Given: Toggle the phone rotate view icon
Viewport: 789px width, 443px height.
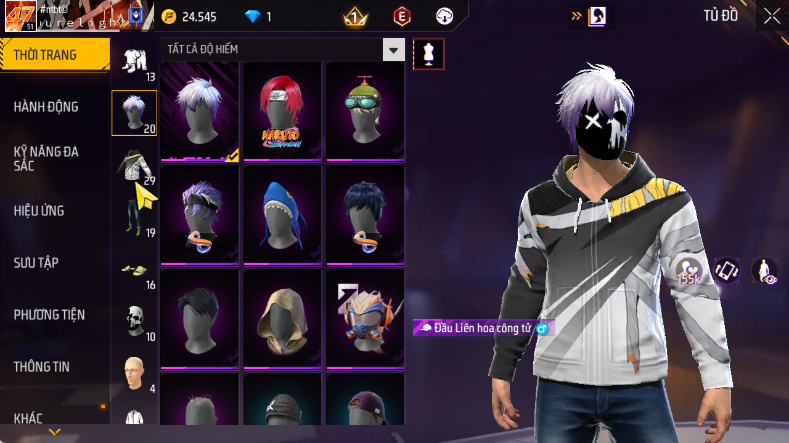Looking at the screenshot, I should (726, 270).
